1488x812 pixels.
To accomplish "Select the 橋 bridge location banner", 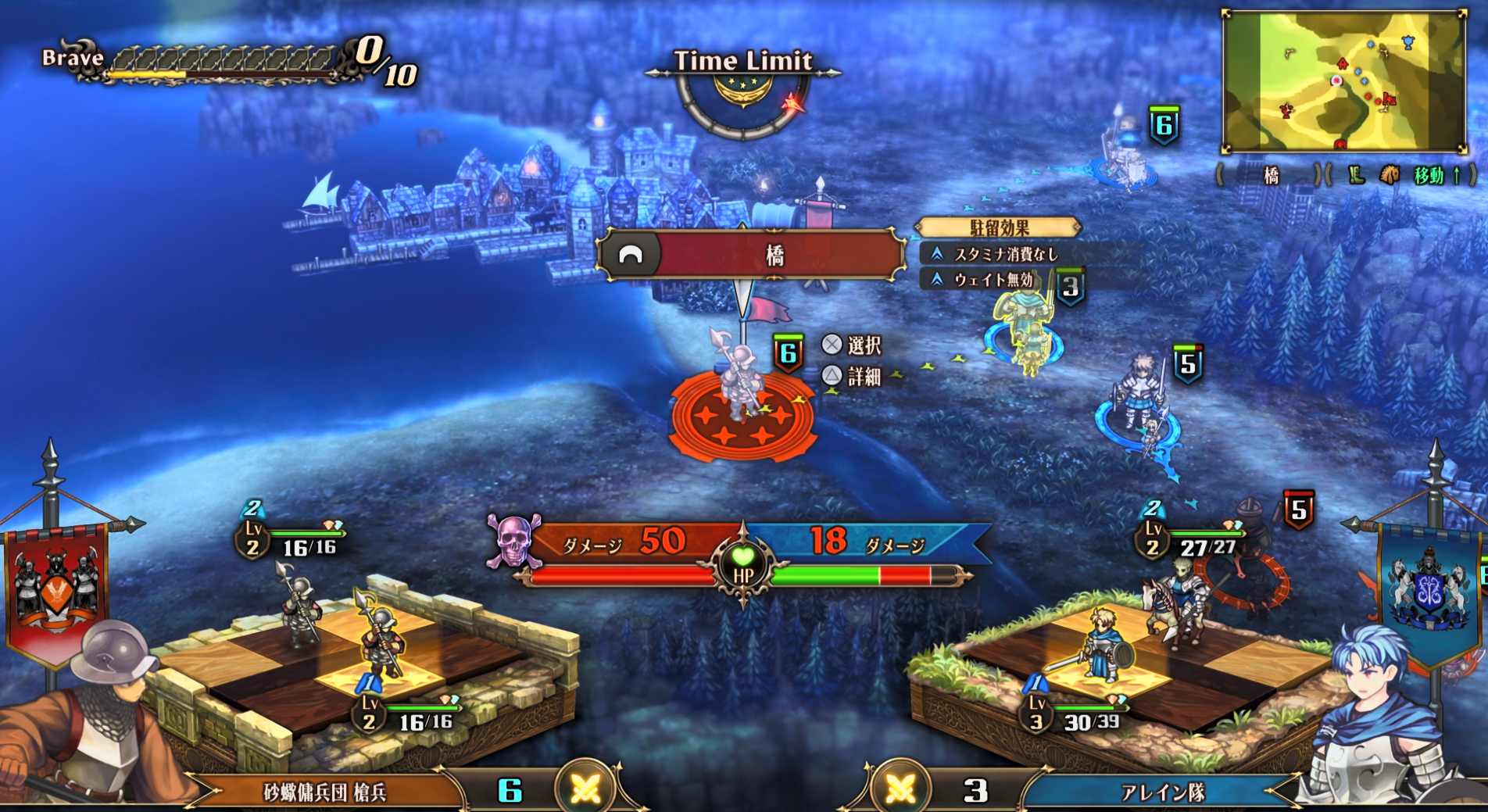I will (x=752, y=255).
